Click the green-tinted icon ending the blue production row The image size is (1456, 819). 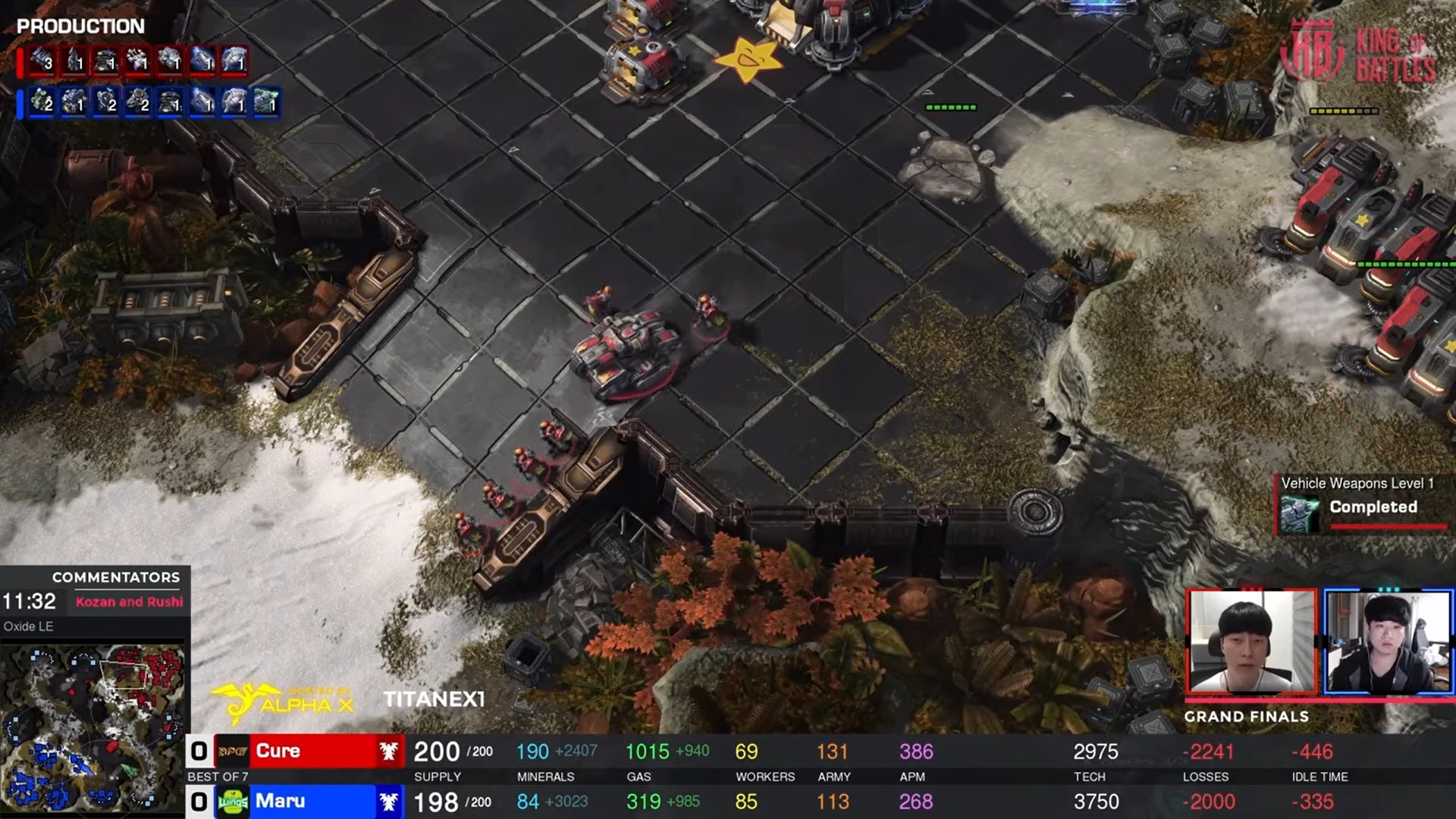pyautogui.click(x=266, y=102)
